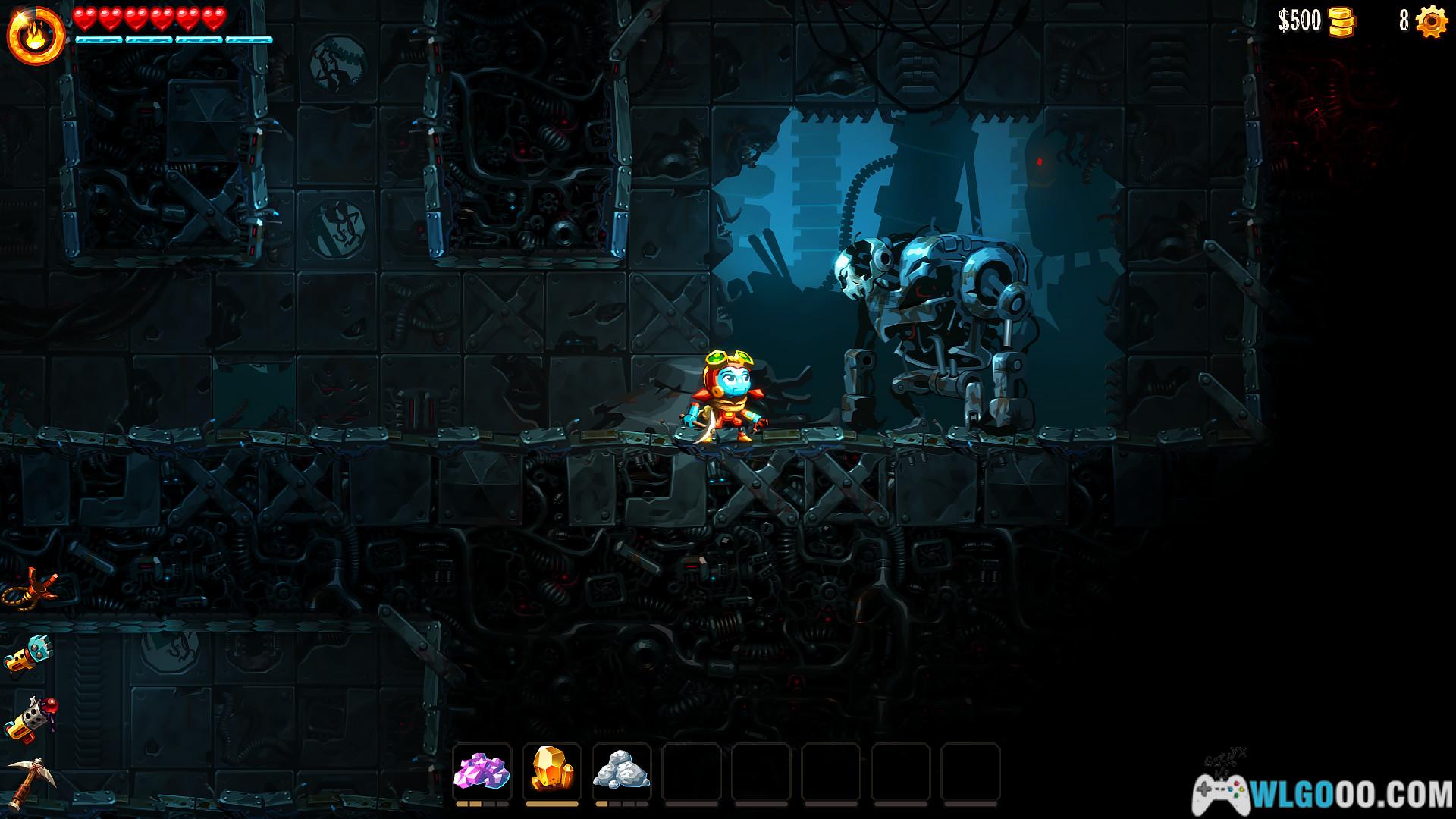This screenshot has height=819, width=1456.
Task: Click the gold coin stack icon
Action: pyautogui.click(x=1341, y=22)
